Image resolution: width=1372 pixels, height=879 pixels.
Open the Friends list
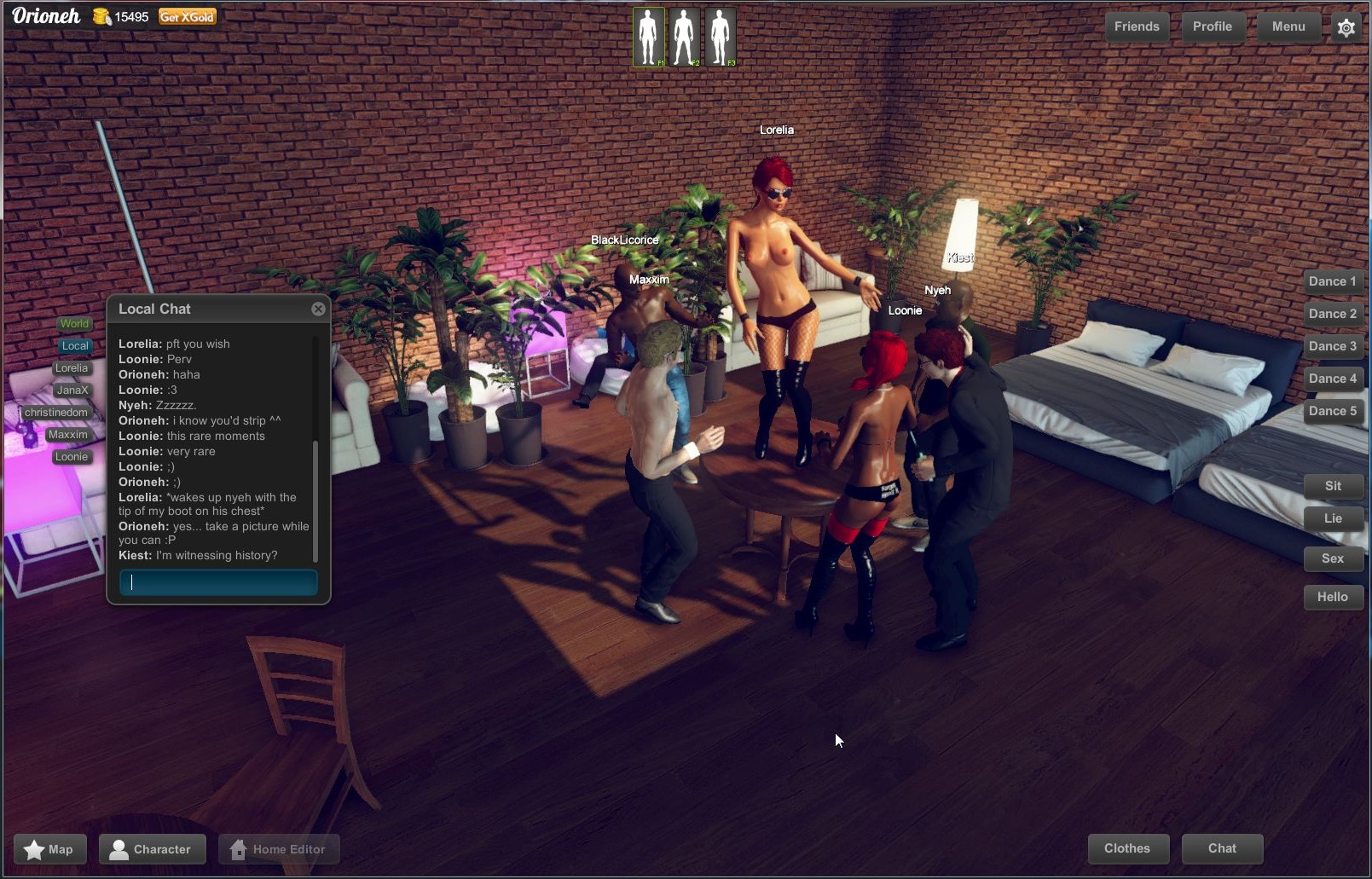[x=1136, y=26]
